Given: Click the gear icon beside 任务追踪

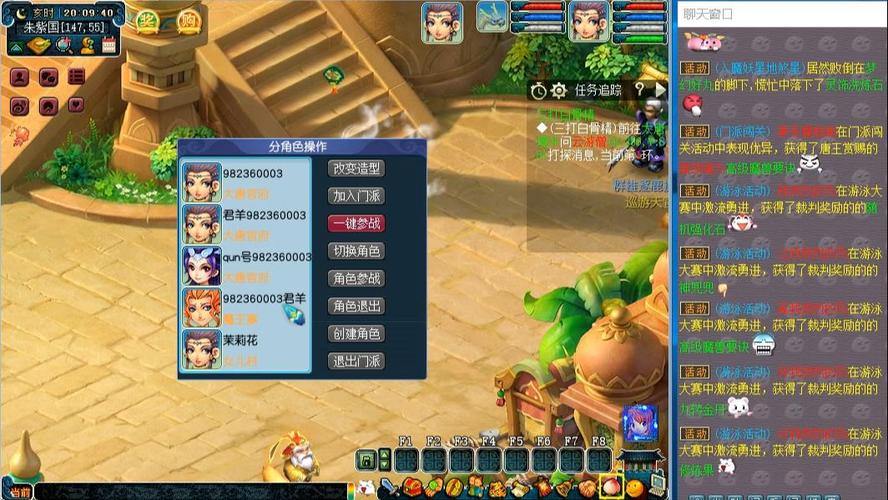Looking at the screenshot, I should click(558, 90).
